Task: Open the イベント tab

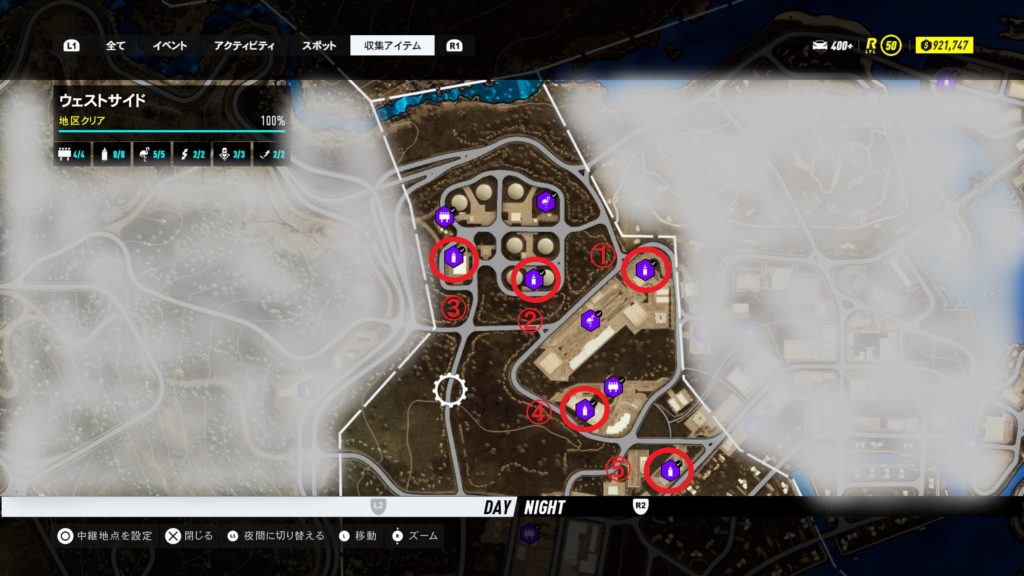Action: 169,46
